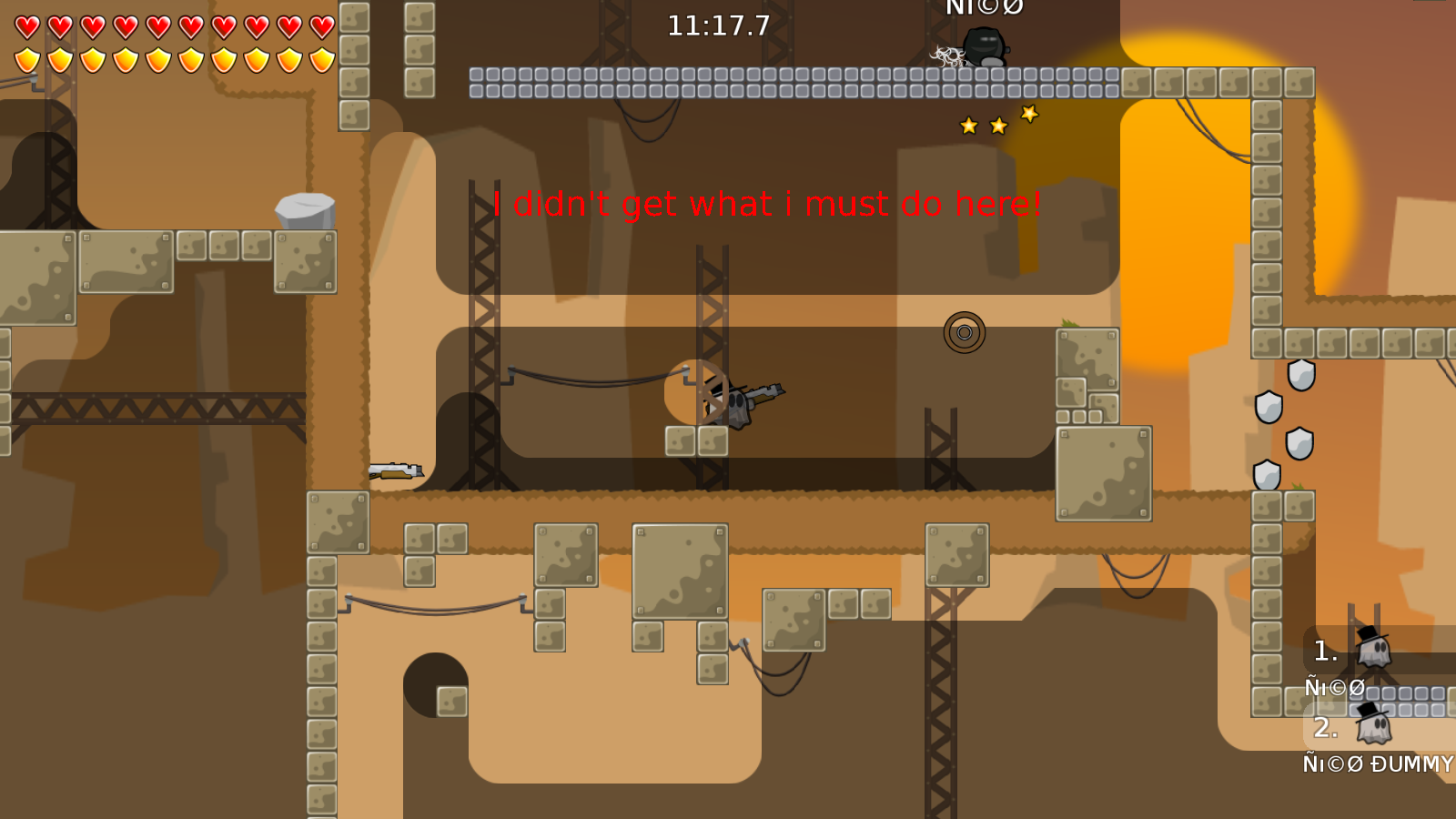This screenshot has width=1456, height=819.
Task: Click the circular bullseye target on the wall
Action: [x=966, y=332]
